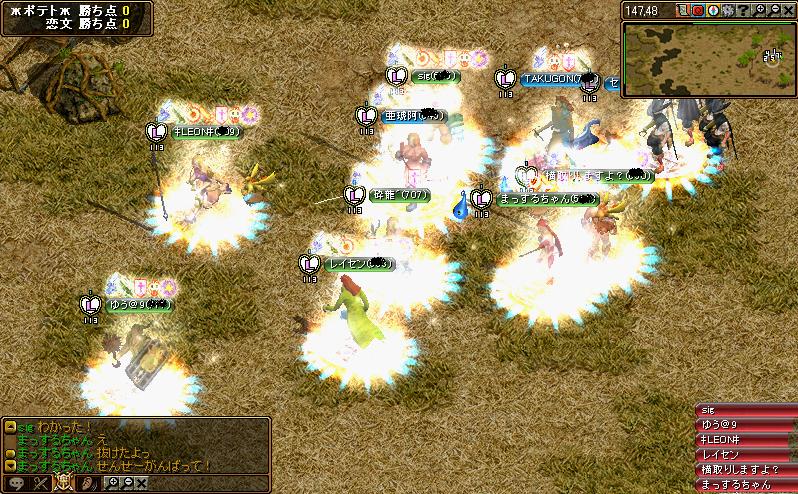Switch to the crossed swords chat tab

click(x=40, y=483)
